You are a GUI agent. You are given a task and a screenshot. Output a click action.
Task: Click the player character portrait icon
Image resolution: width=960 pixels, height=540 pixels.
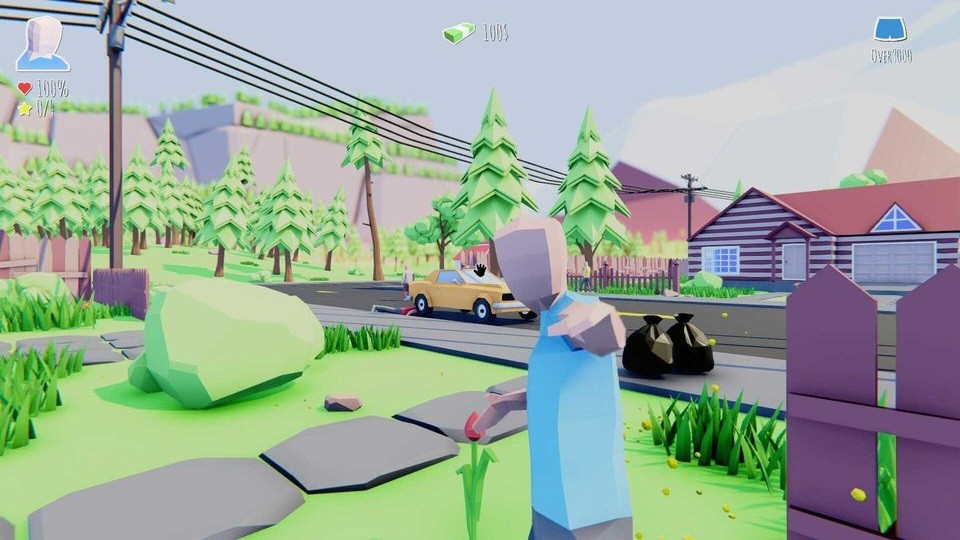tap(43, 43)
